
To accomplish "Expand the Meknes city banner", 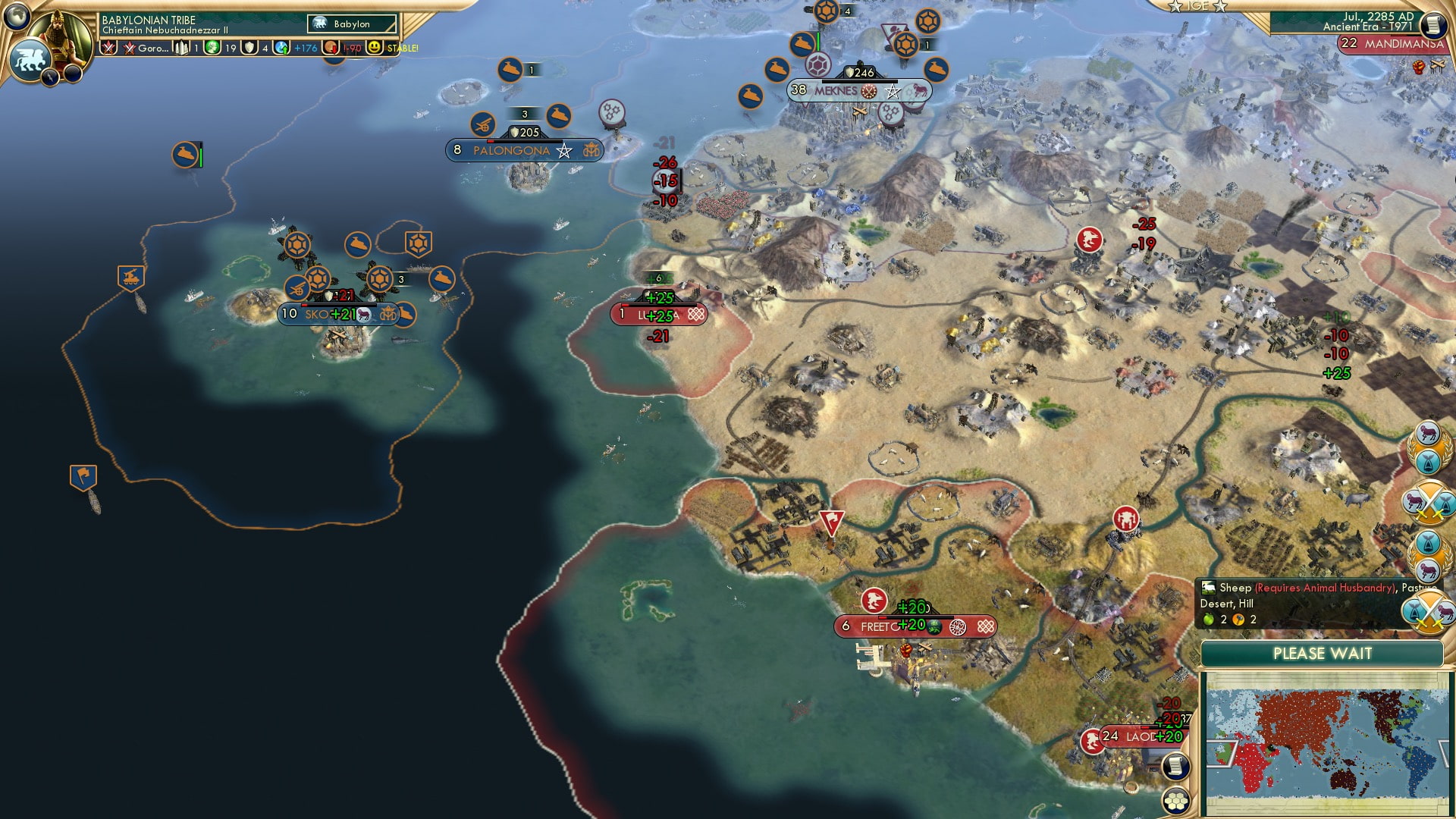I will point(834,89).
